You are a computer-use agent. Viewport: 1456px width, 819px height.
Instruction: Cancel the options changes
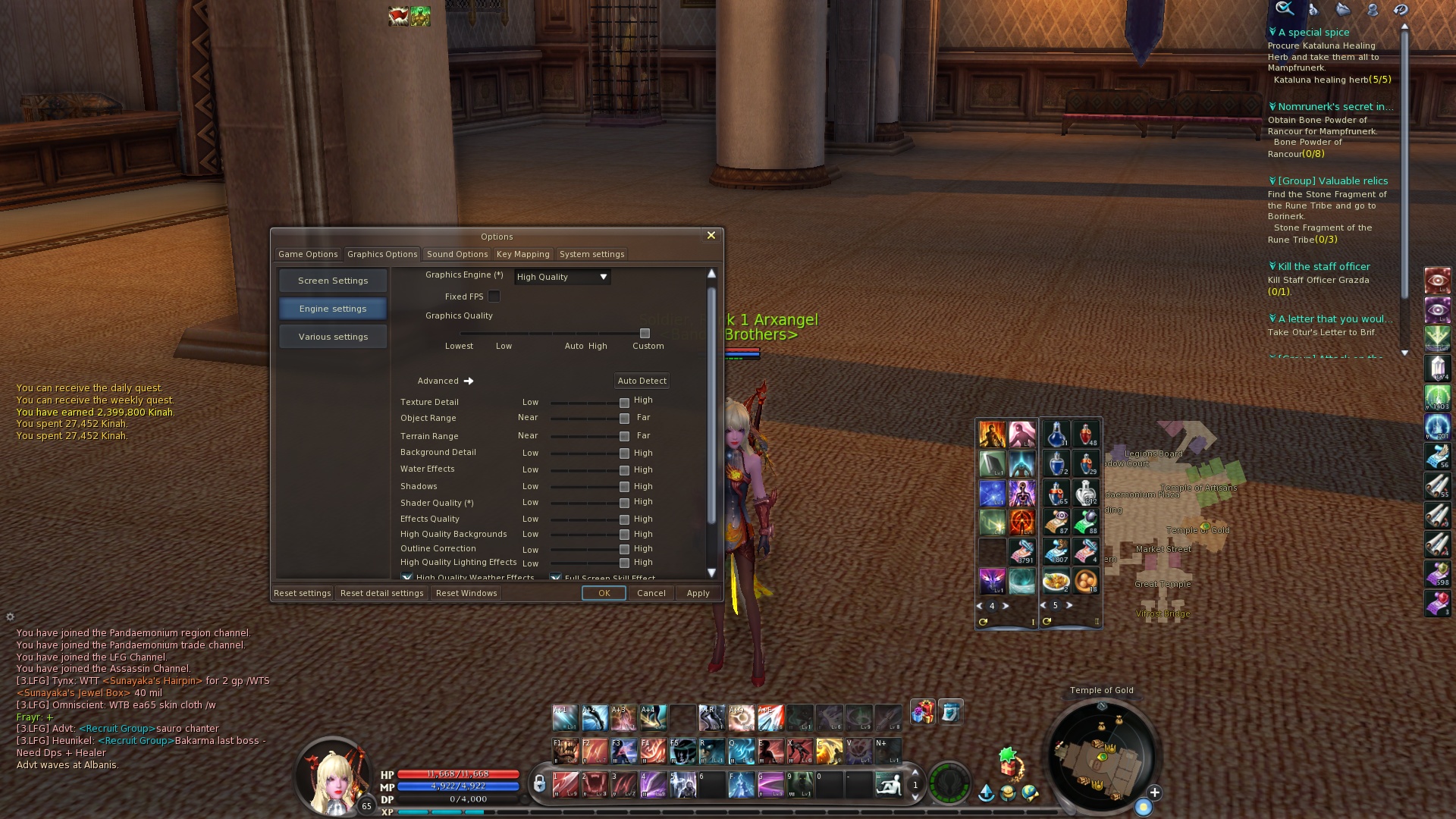tap(651, 593)
